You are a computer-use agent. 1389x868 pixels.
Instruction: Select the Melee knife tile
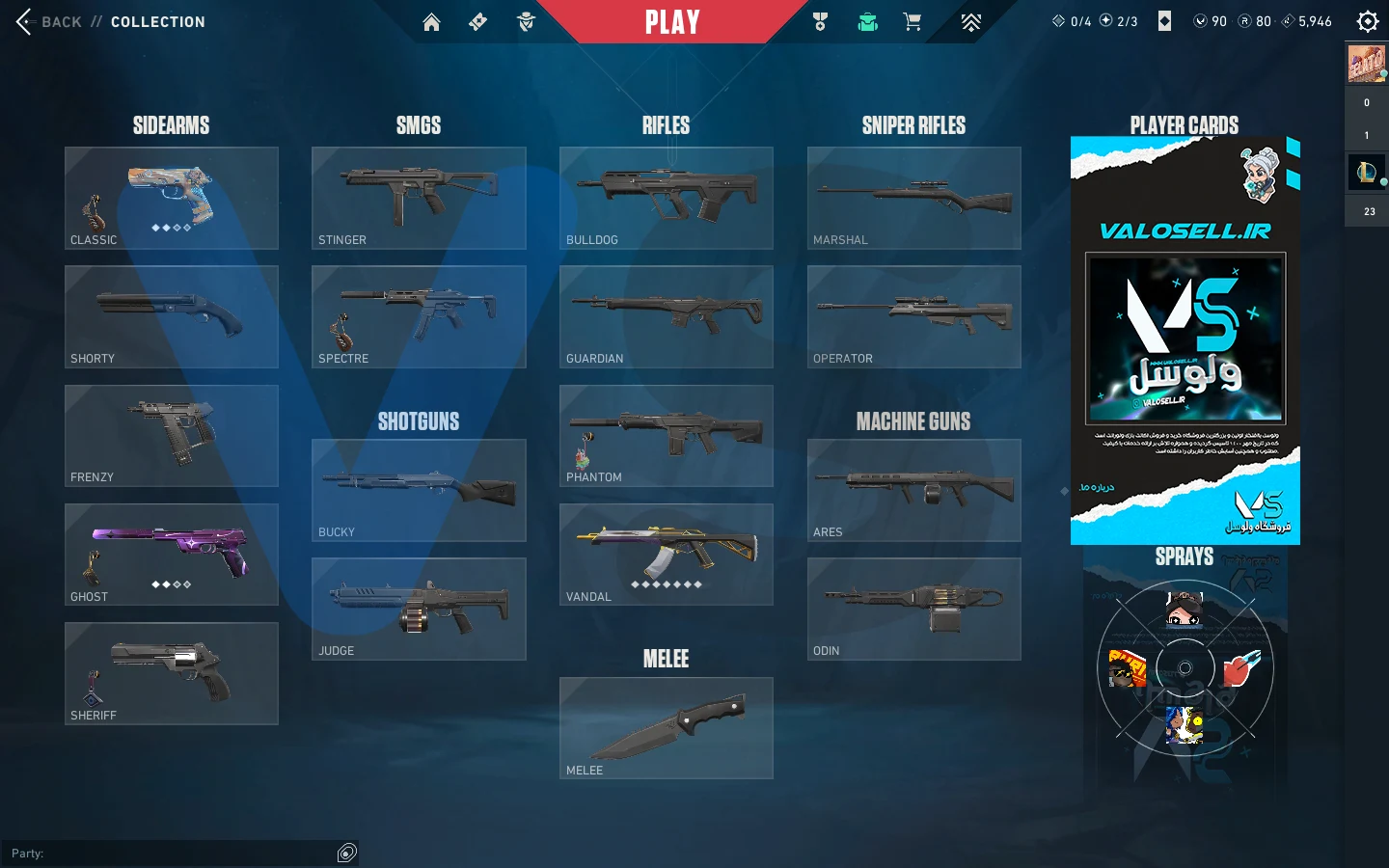pos(667,728)
